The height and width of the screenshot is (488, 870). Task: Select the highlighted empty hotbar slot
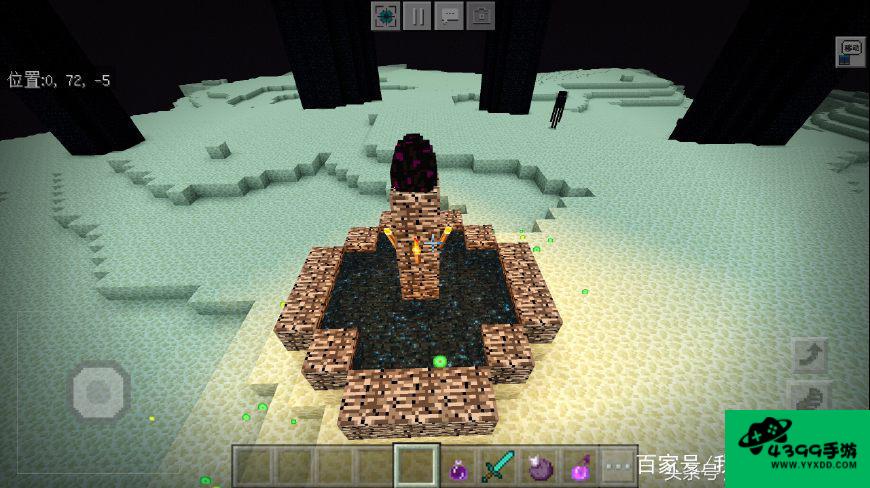(x=416, y=466)
